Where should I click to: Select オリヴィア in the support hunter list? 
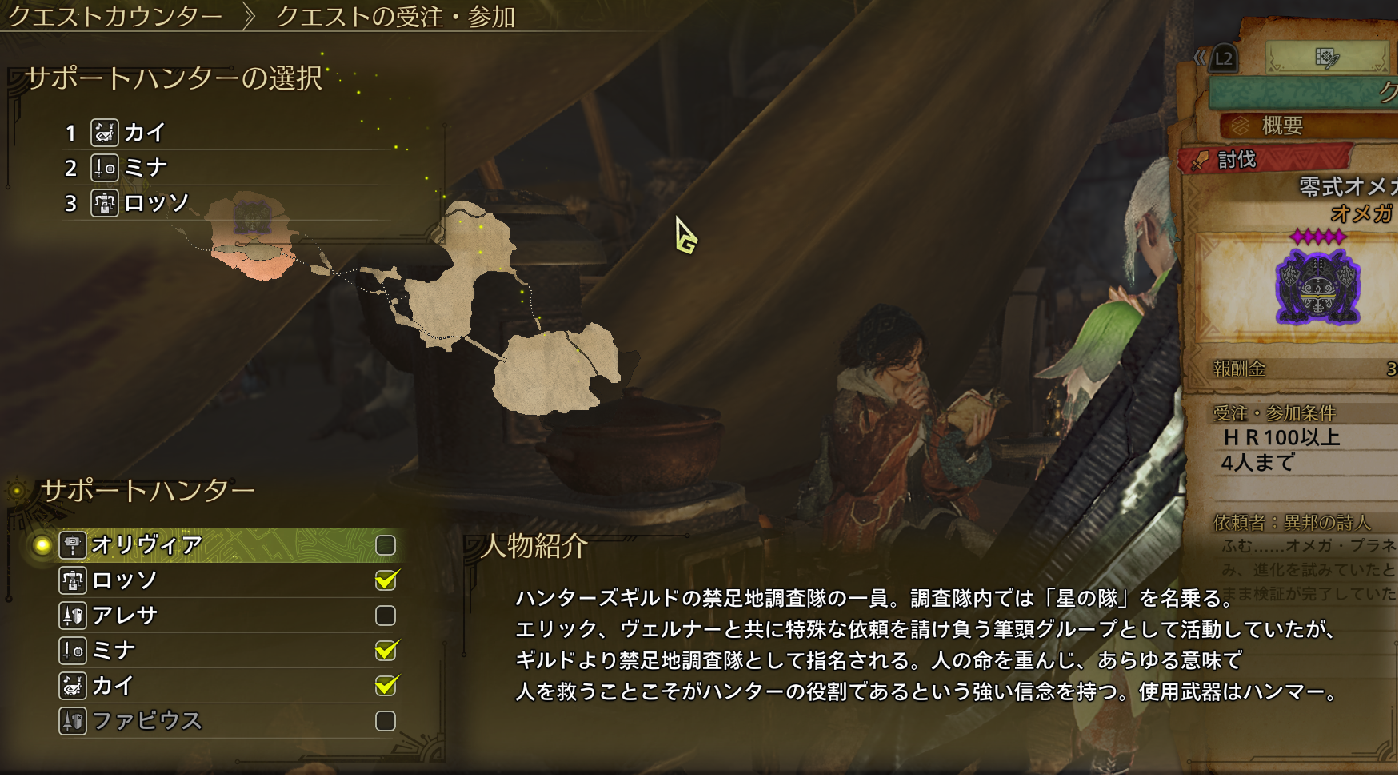click(x=147, y=545)
